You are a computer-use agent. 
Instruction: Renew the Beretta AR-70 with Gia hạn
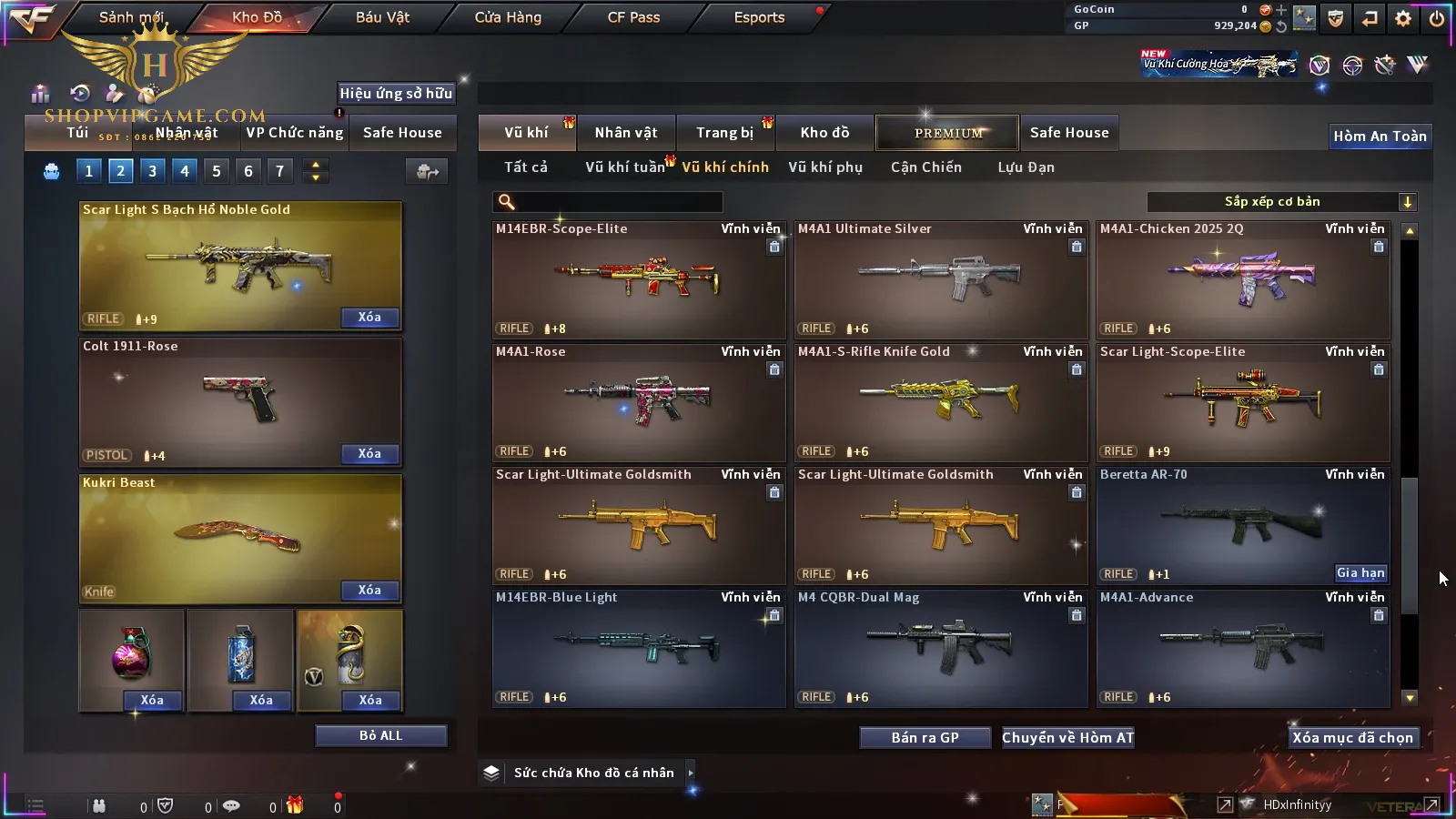(1360, 573)
